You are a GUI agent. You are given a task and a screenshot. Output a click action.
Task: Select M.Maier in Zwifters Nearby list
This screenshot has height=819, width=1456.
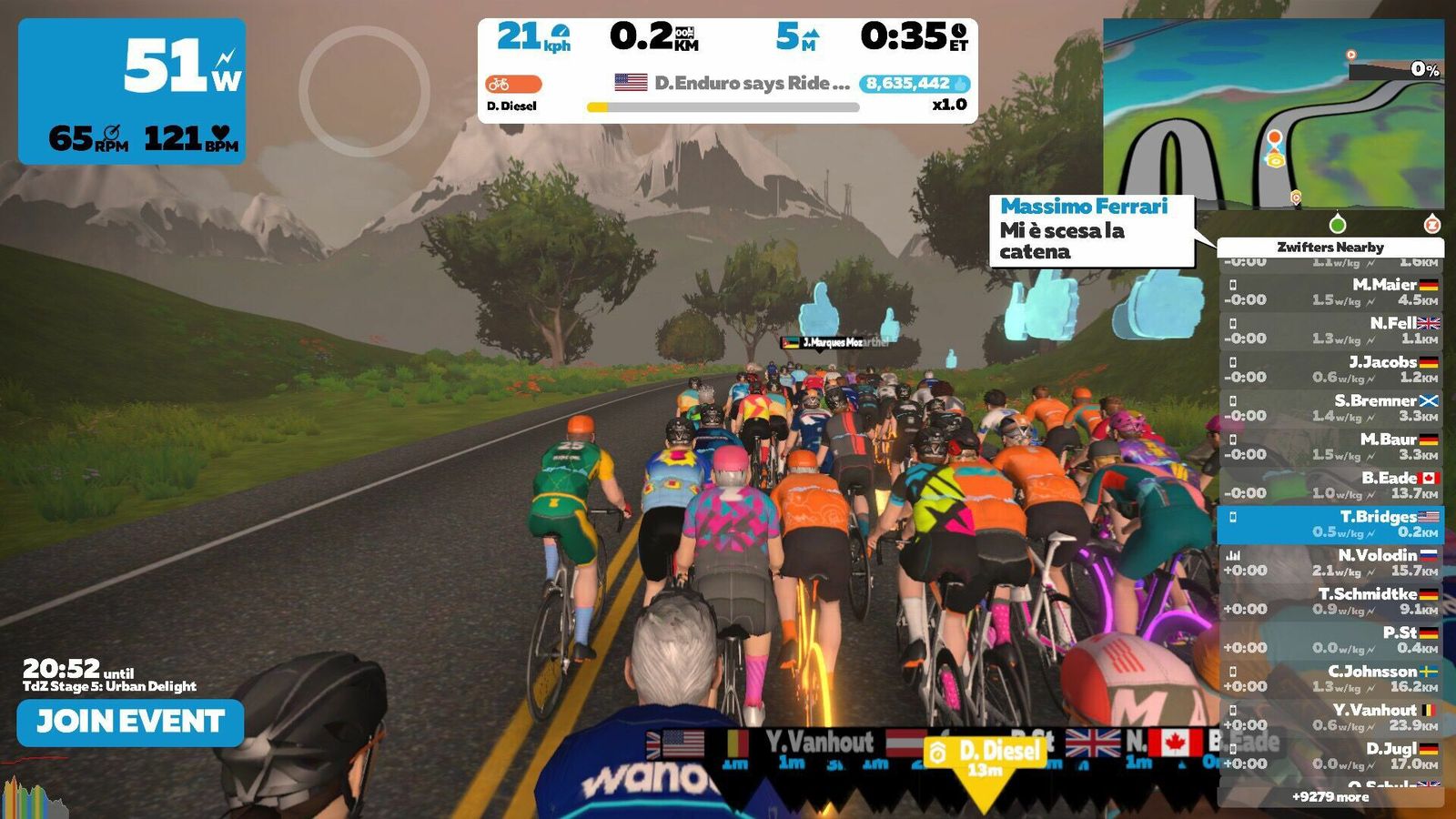(1330, 292)
